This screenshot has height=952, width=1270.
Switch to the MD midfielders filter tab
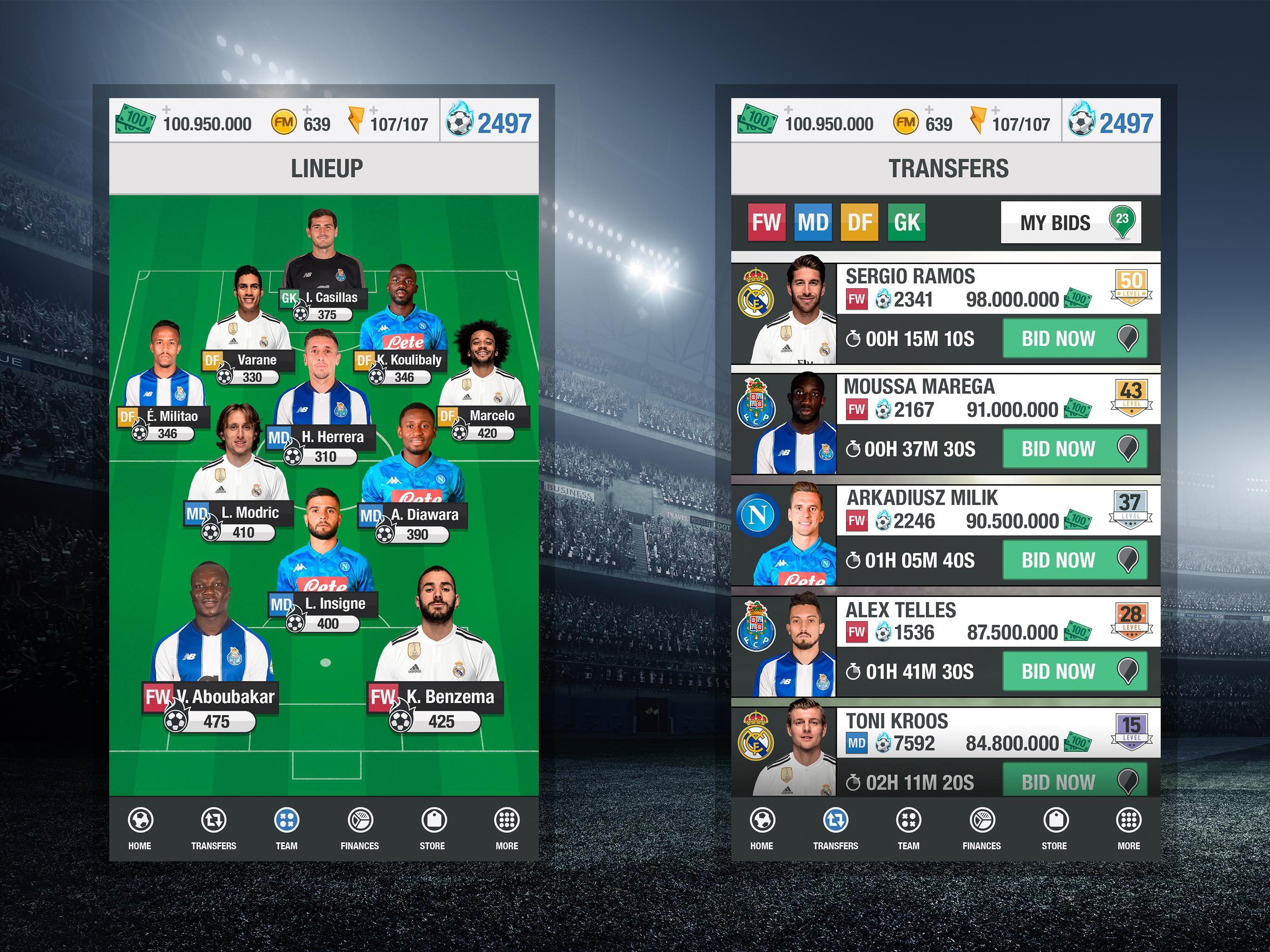[814, 222]
